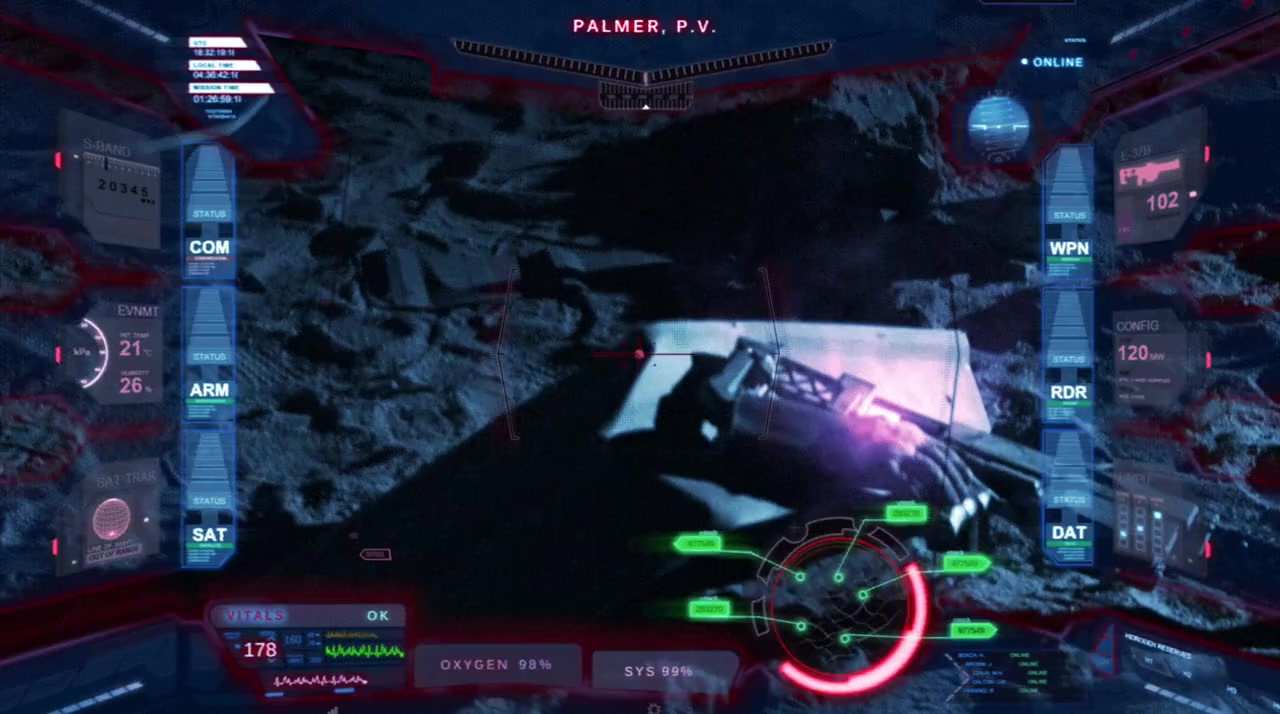Select the blue globe icon below ONLINE

click(x=997, y=126)
